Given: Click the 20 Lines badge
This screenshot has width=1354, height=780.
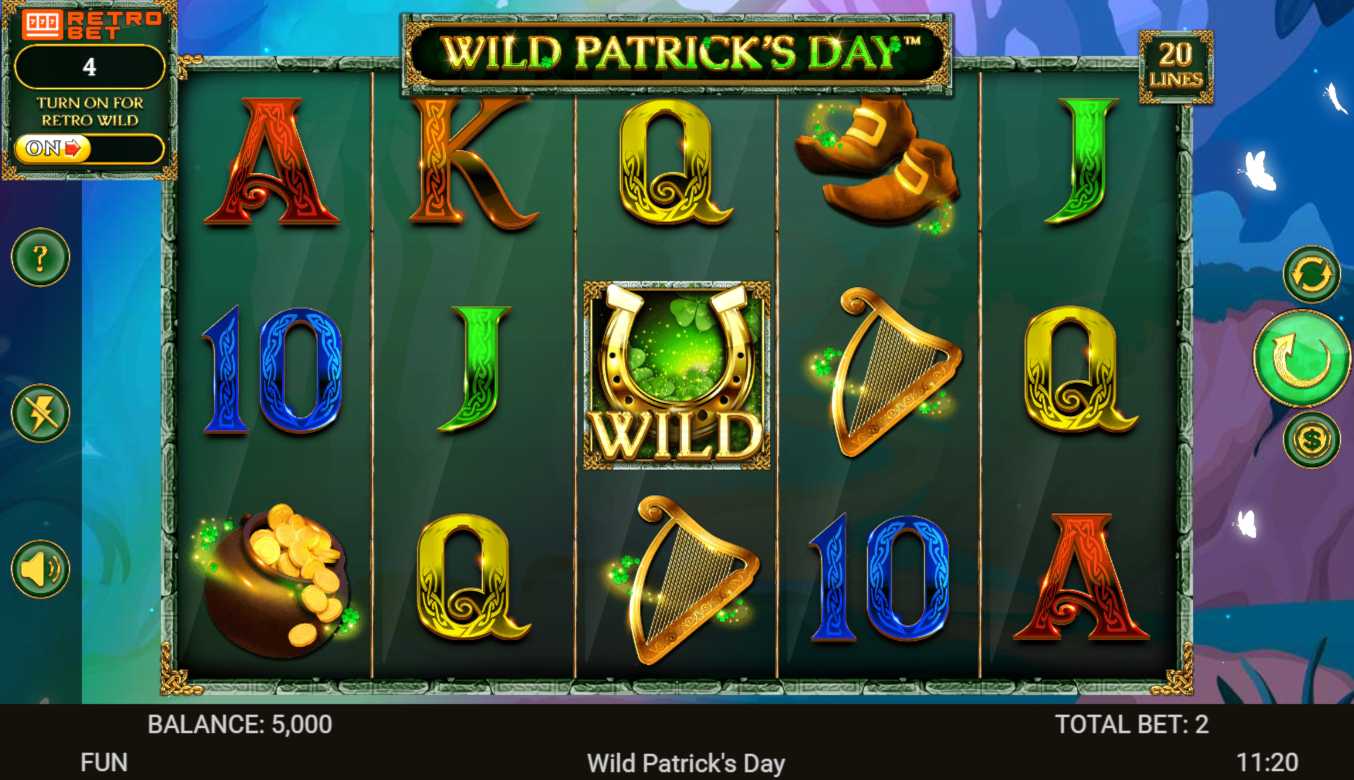Looking at the screenshot, I should coord(1175,67).
